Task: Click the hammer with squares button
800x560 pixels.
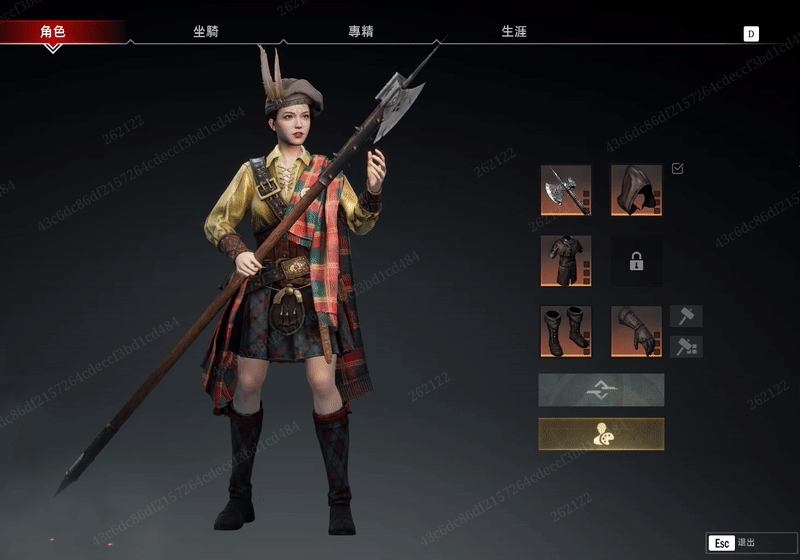Action: [686, 347]
